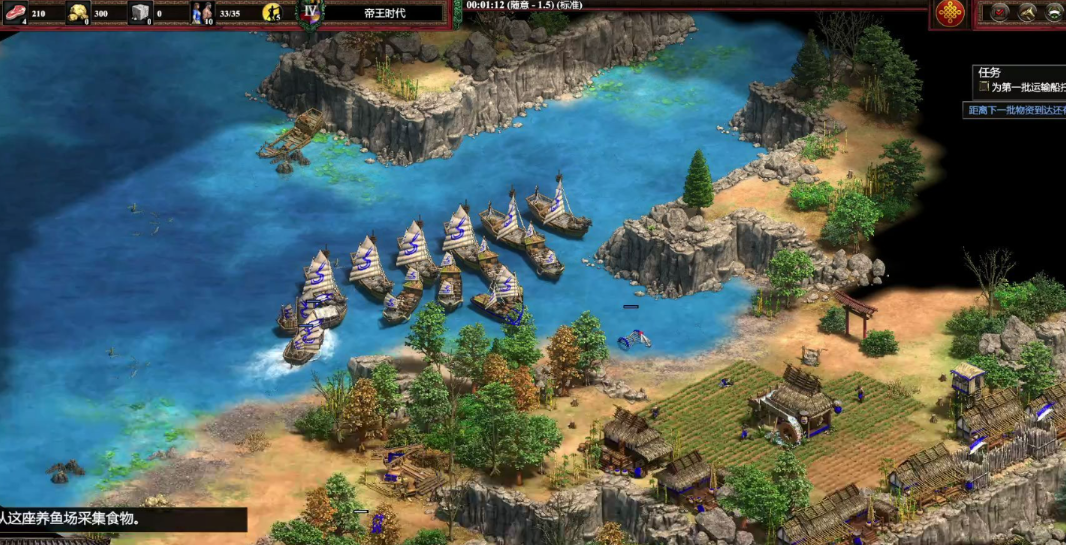This screenshot has width=1066, height=545.
Task: Select the population villagers icon
Action: point(204,14)
